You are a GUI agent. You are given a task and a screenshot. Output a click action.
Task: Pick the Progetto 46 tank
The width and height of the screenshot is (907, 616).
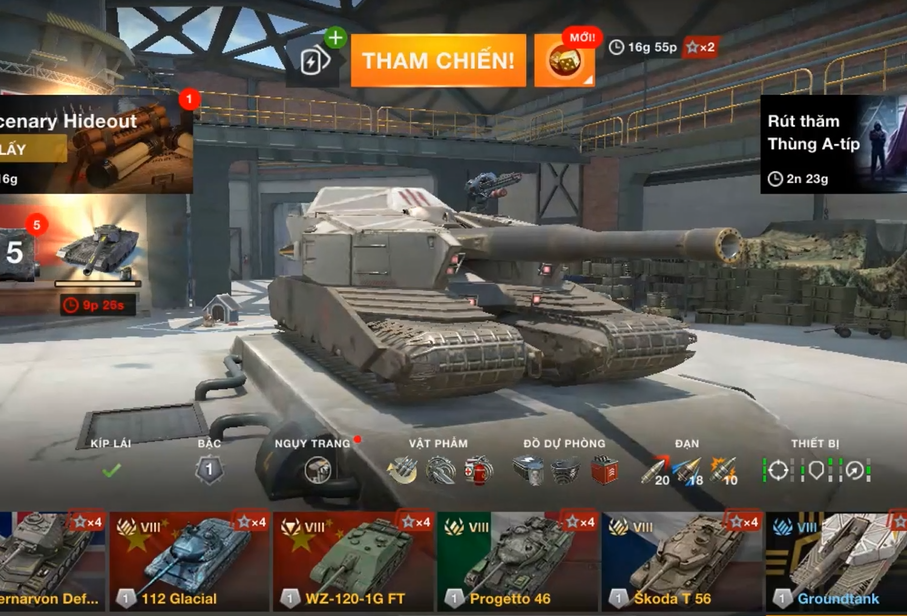point(517,562)
